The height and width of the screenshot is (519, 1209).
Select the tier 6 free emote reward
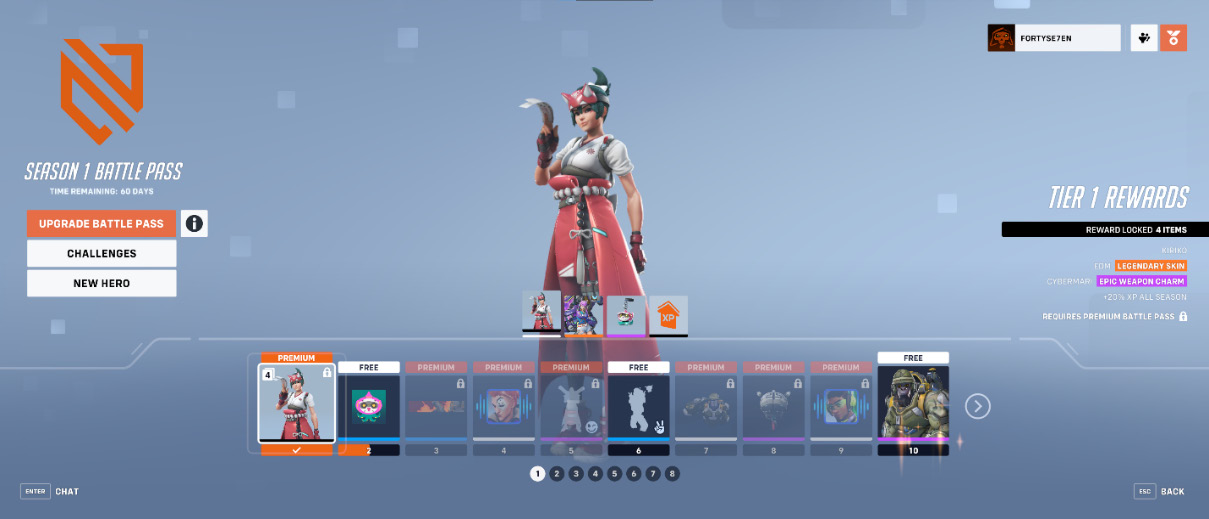638,406
